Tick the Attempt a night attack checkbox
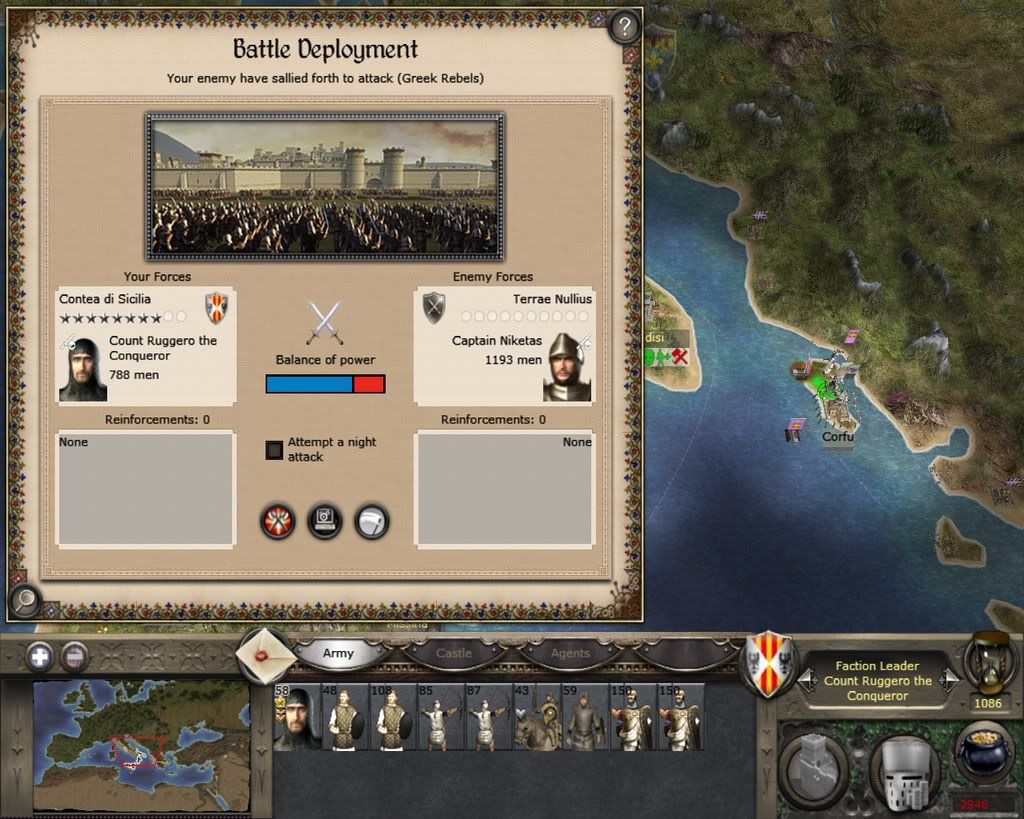 pos(274,450)
